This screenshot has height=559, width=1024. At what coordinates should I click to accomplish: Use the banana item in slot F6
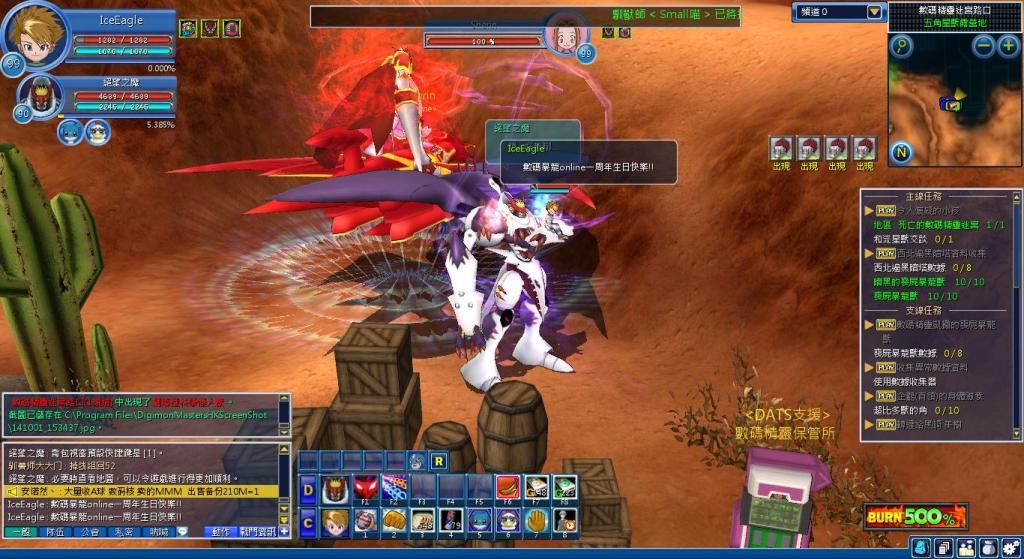pyautogui.click(x=508, y=489)
